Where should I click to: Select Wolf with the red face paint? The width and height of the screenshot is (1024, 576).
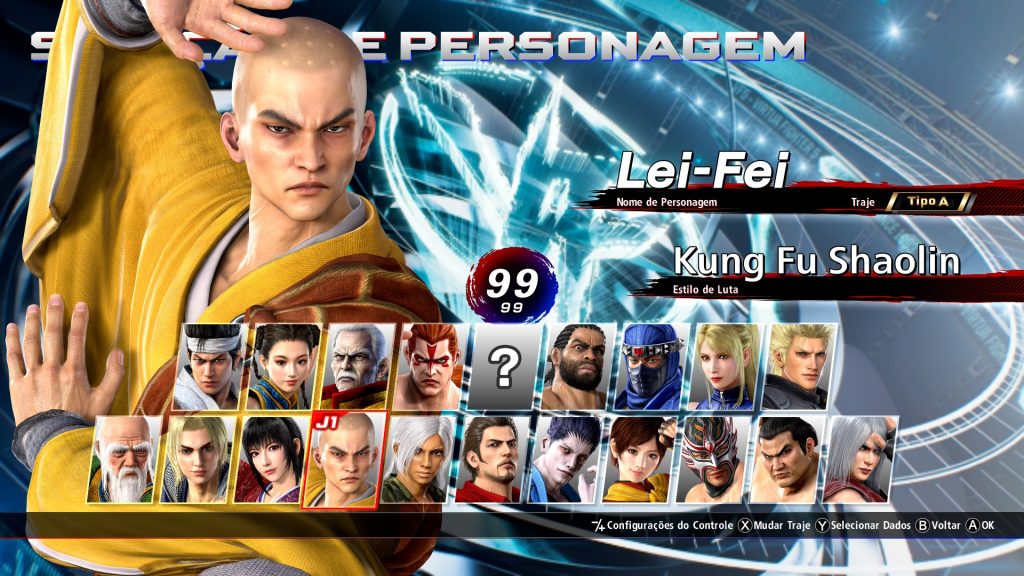coord(431,367)
